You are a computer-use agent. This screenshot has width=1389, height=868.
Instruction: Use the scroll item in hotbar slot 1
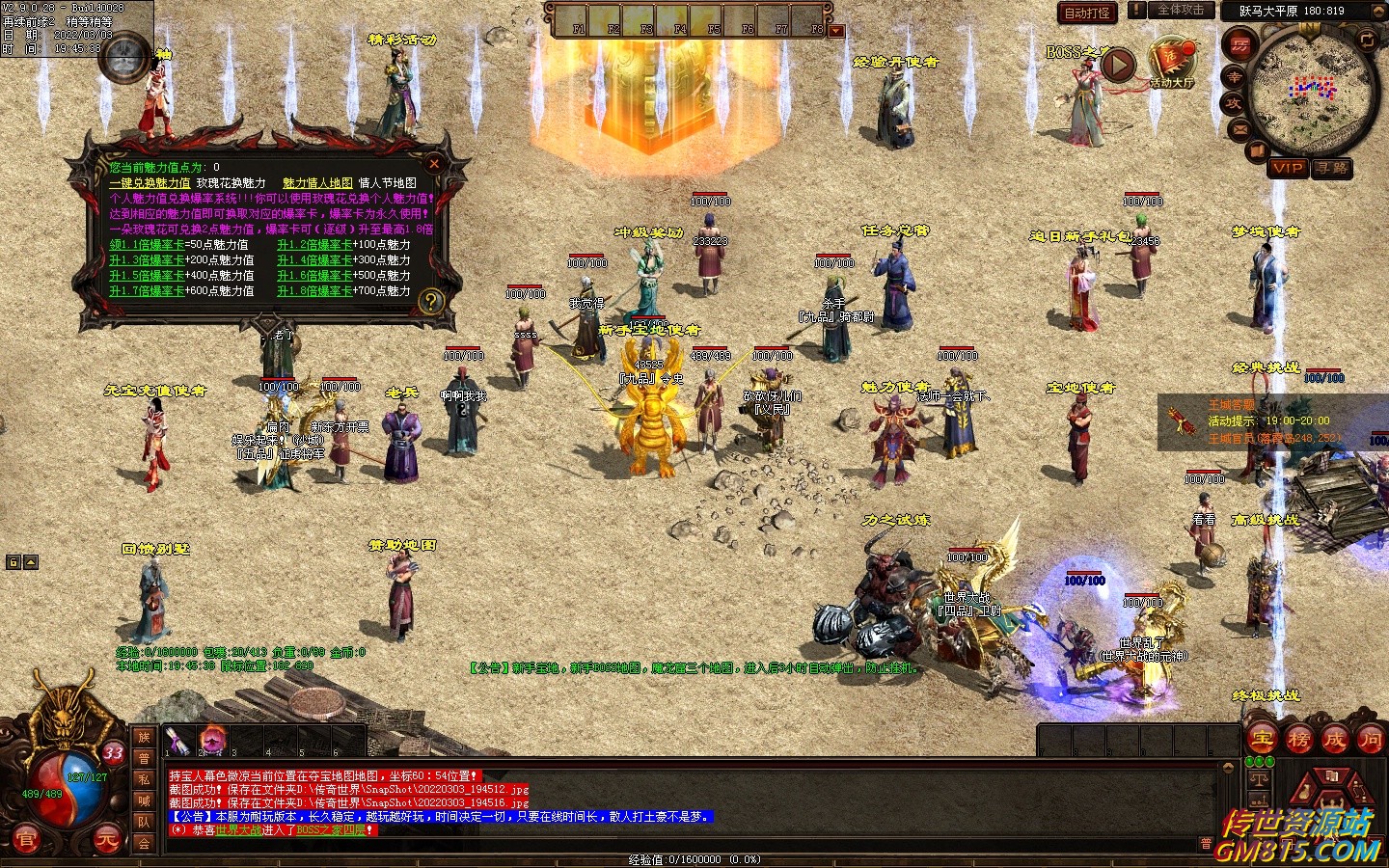(x=177, y=741)
